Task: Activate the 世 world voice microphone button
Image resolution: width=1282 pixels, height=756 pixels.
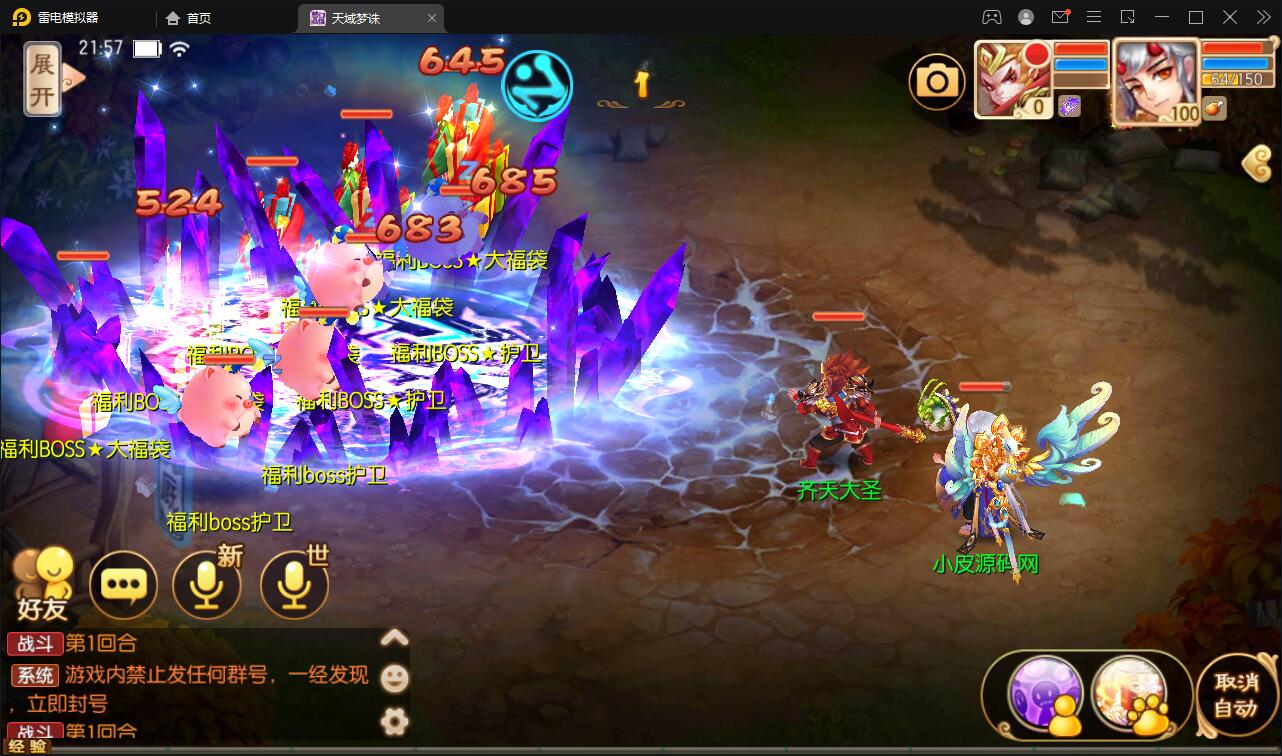Action: 294,585
